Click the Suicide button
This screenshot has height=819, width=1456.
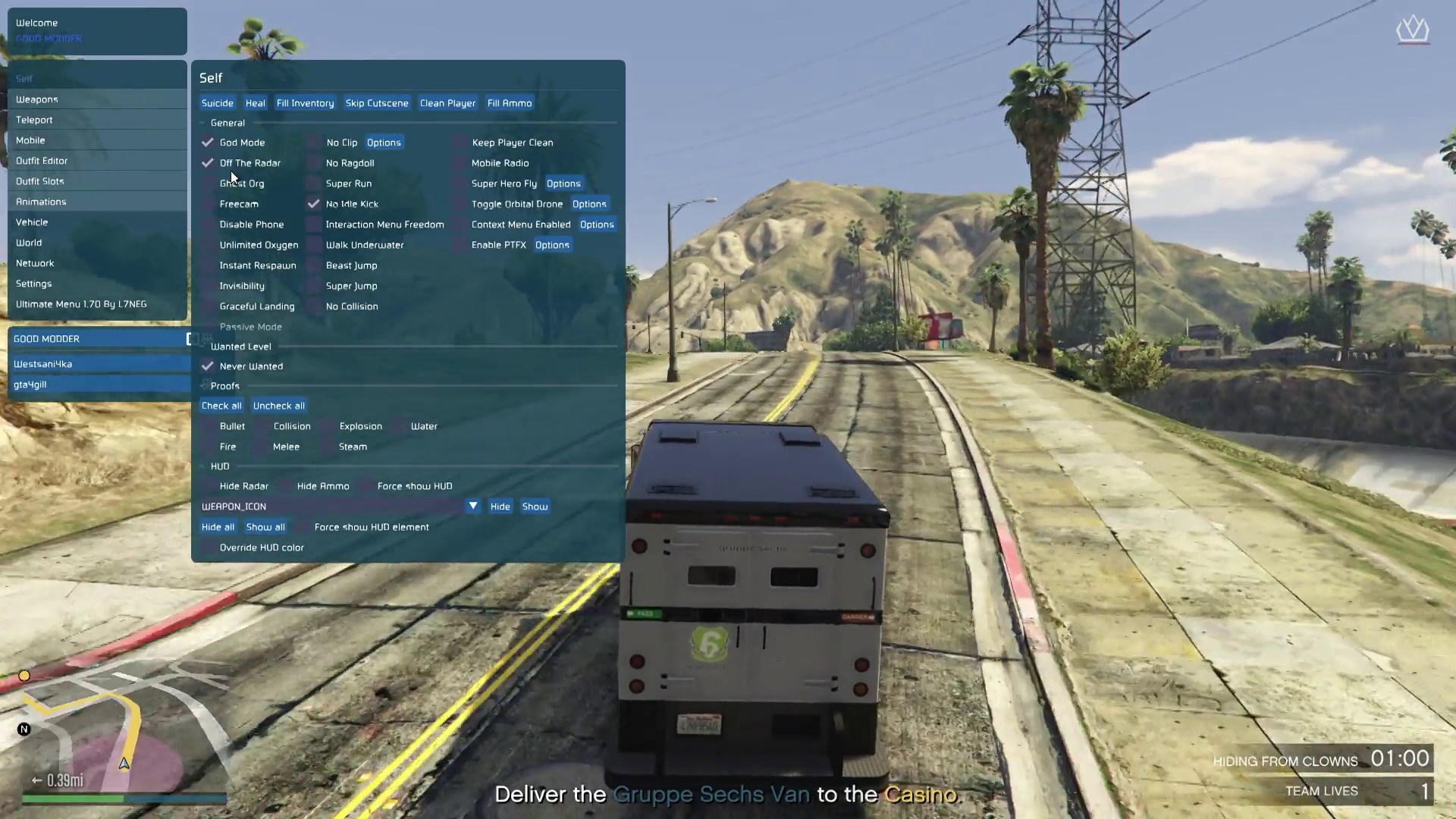[x=218, y=103]
